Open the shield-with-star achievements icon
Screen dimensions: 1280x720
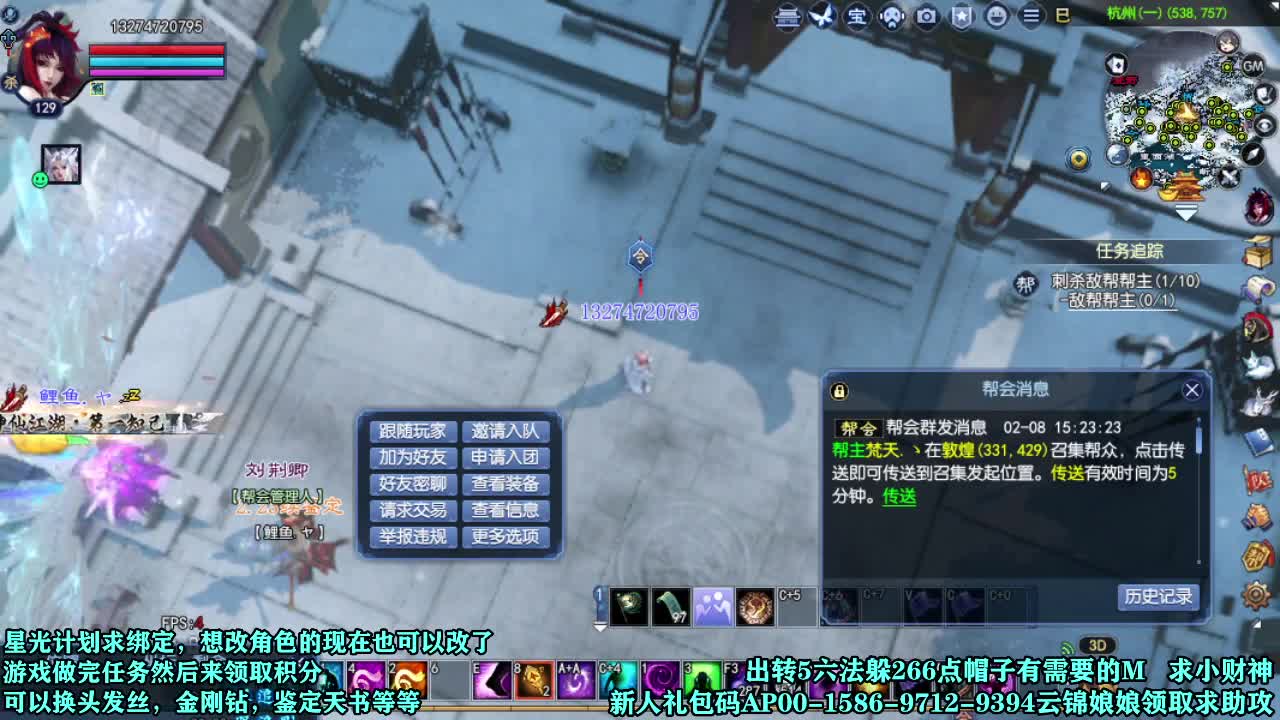960,17
